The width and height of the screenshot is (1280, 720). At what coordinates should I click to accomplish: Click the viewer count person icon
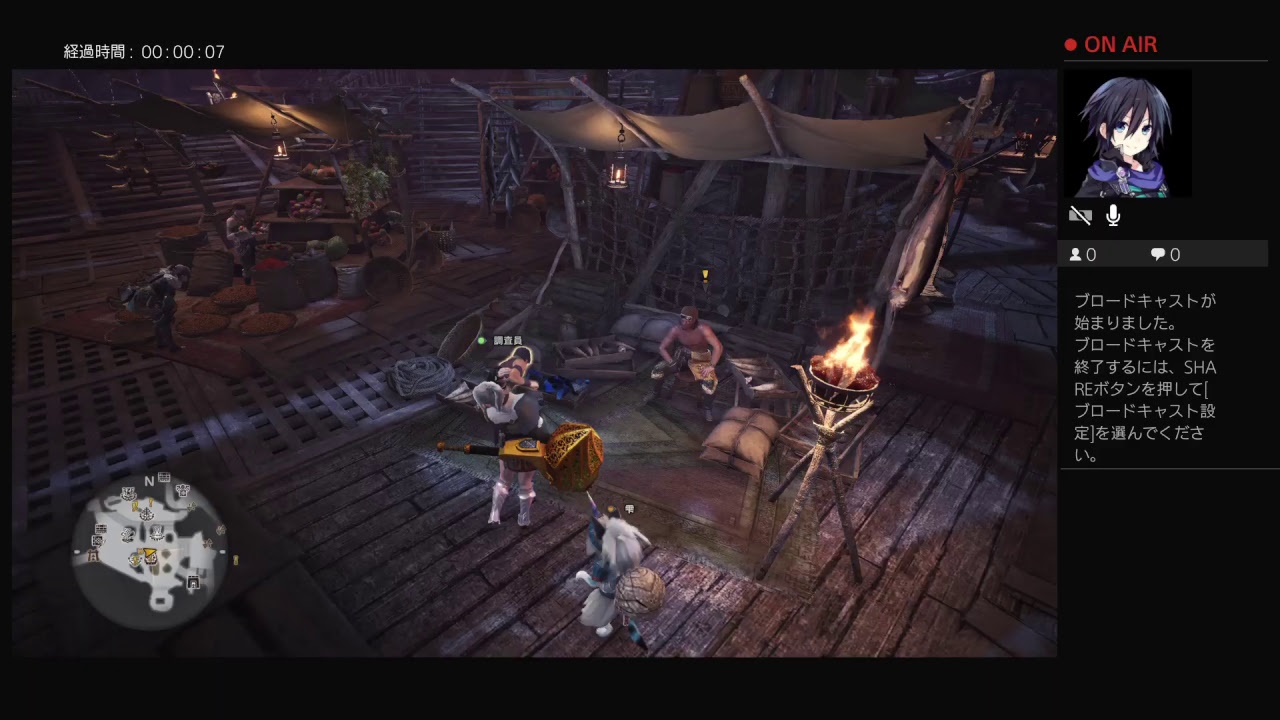pyautogui.click(x=1075, y=254)
